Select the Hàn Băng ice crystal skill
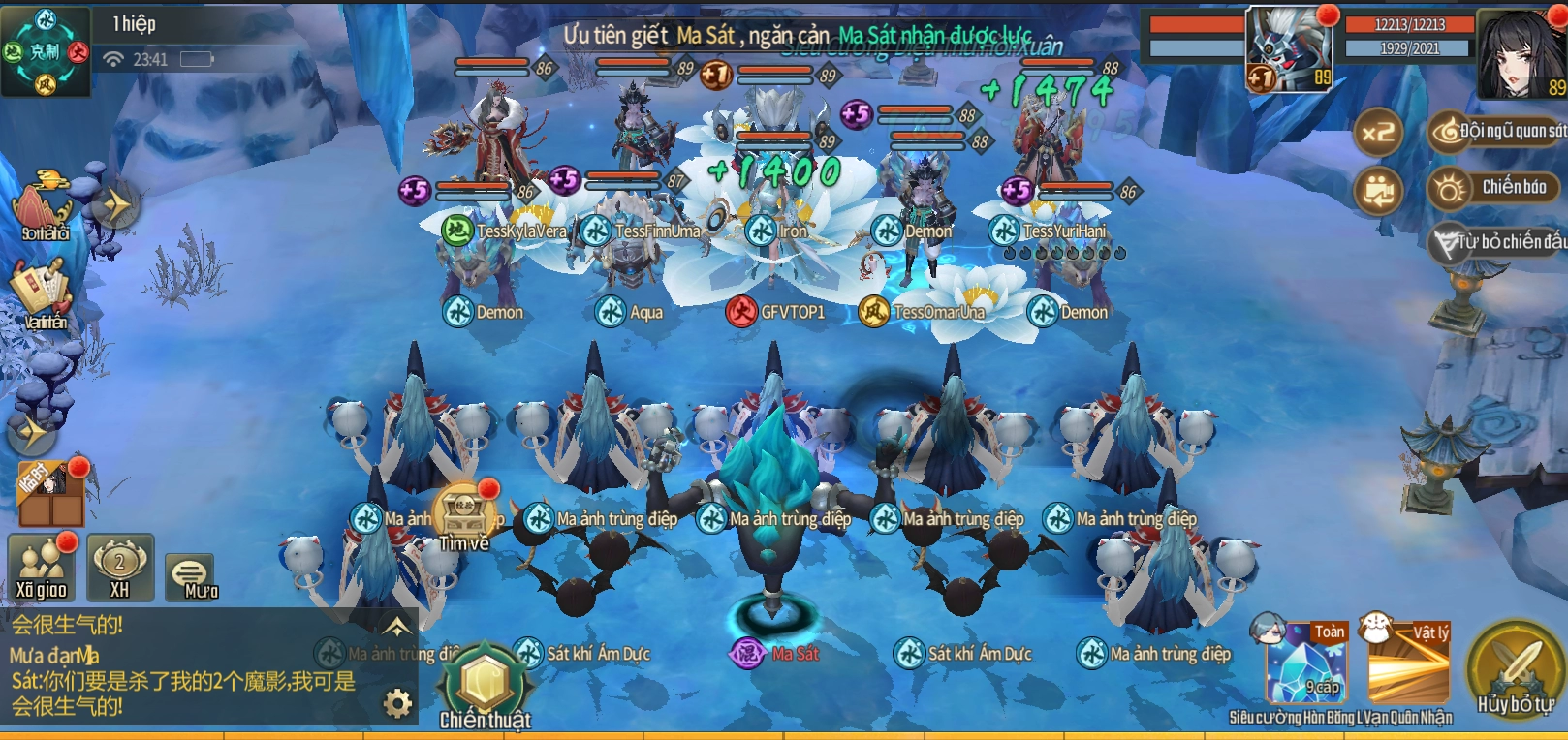 pos(1305,663)
